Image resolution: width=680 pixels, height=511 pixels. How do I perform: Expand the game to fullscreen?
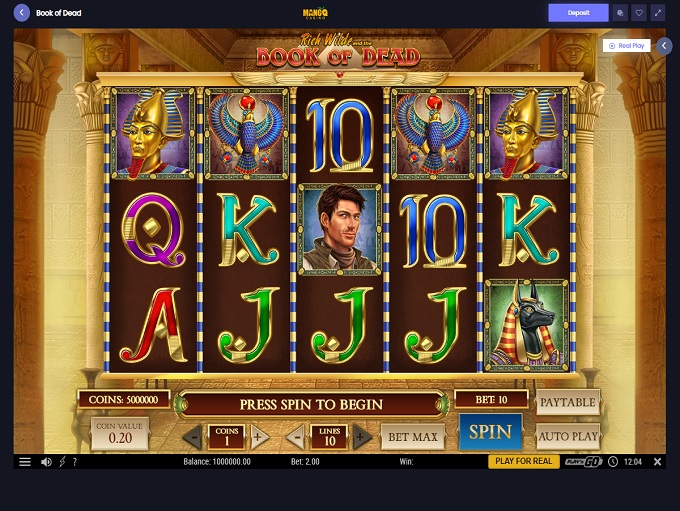coord(657,13)
